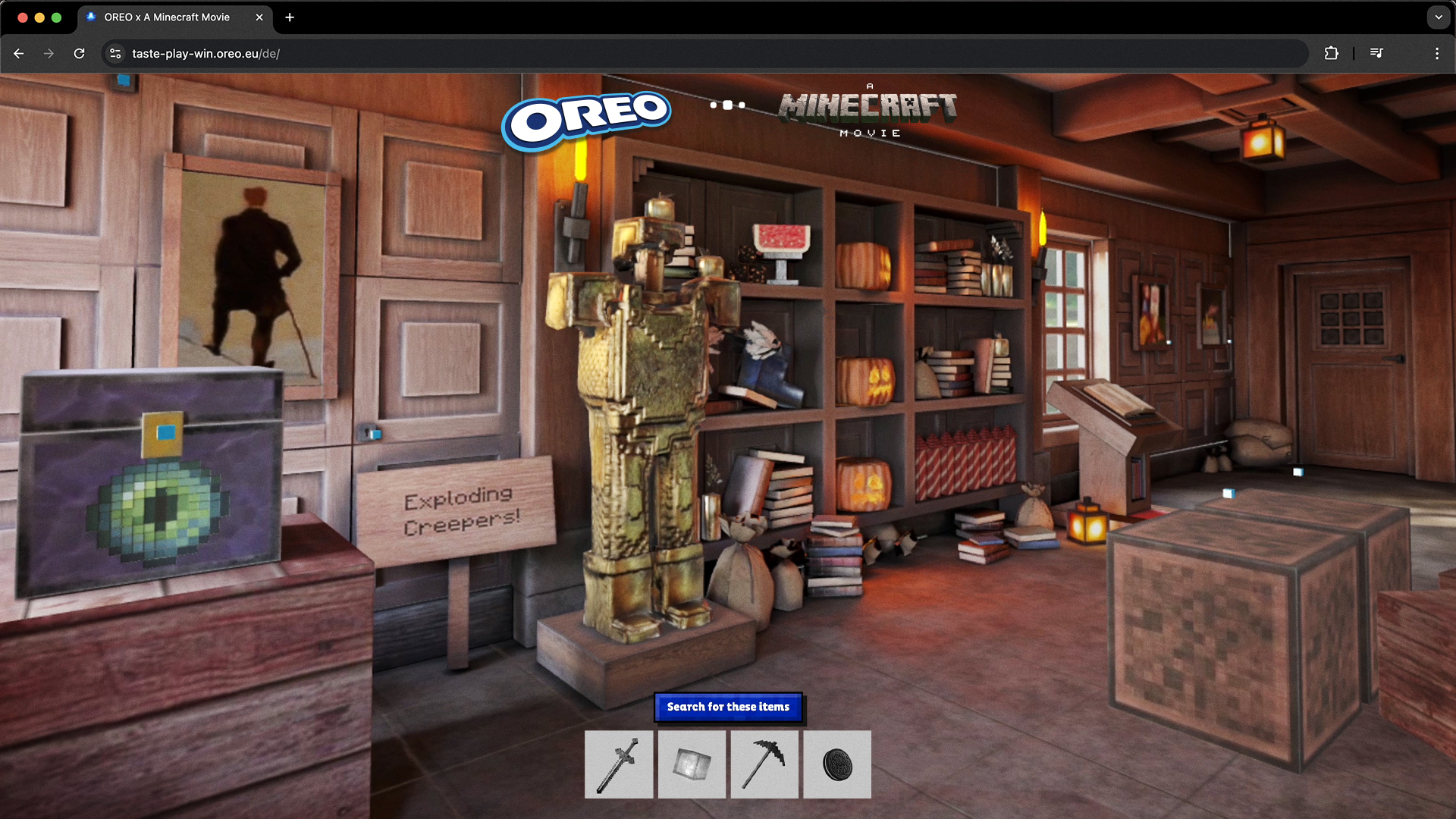Select the sword item slot
Screen dimensions: 1456x819
click(x=618, y=764)
